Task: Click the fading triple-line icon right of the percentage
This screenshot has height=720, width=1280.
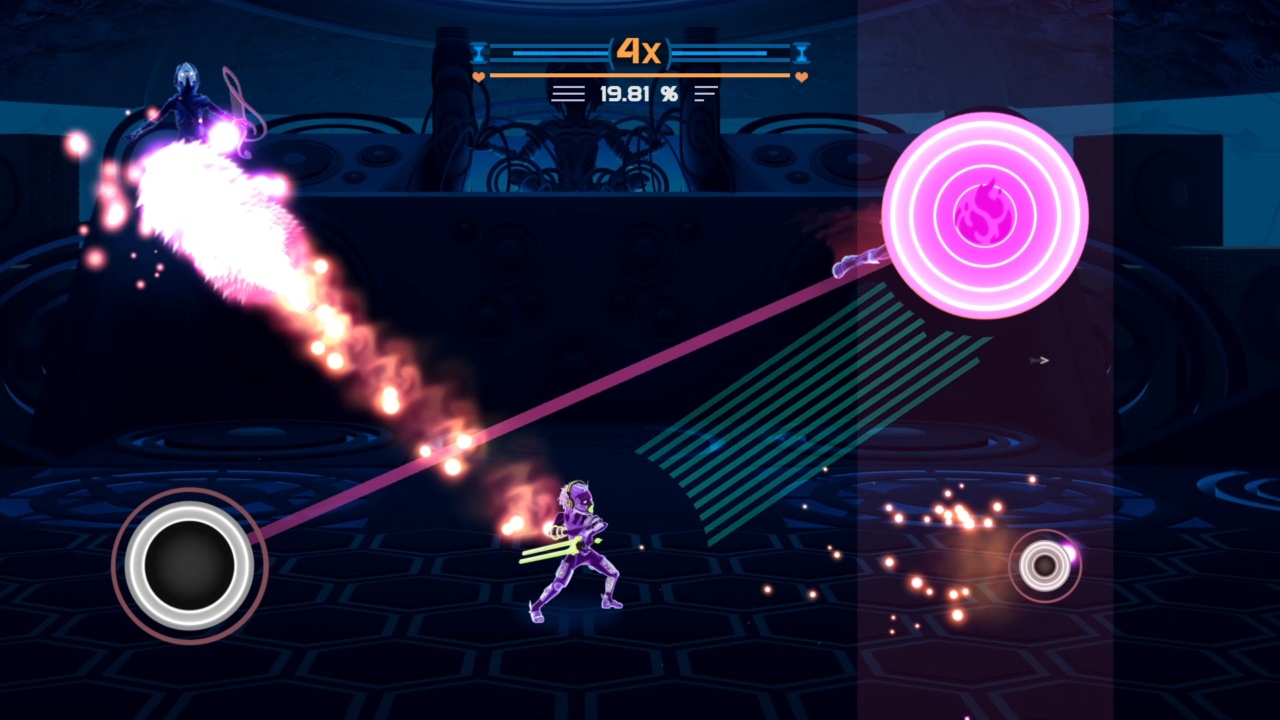Action: pyautogui.click(x=708, y=93)
